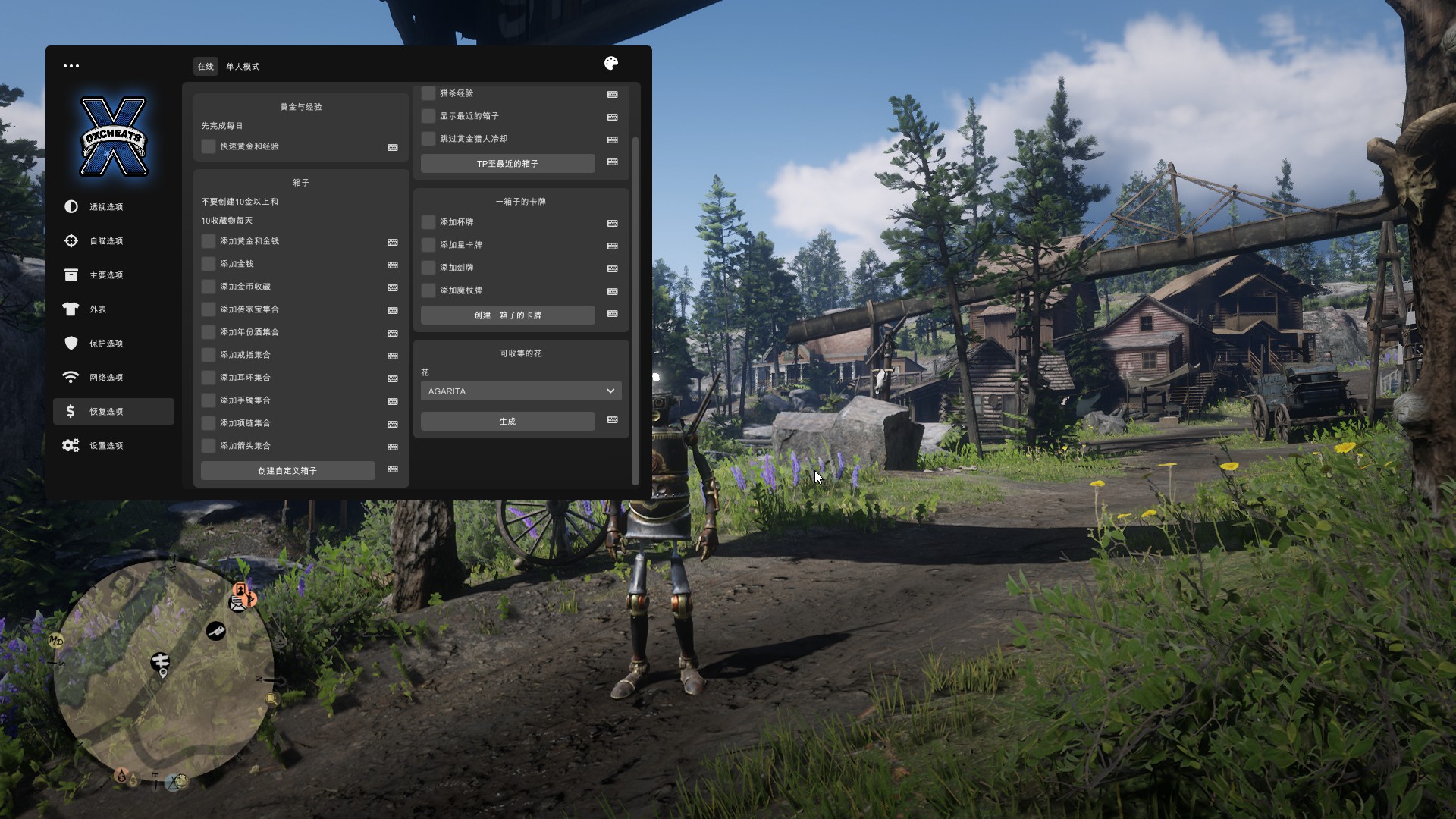The image size is (1456, 819).
Task: Select the 在线 tab
Action: [206, 67]
